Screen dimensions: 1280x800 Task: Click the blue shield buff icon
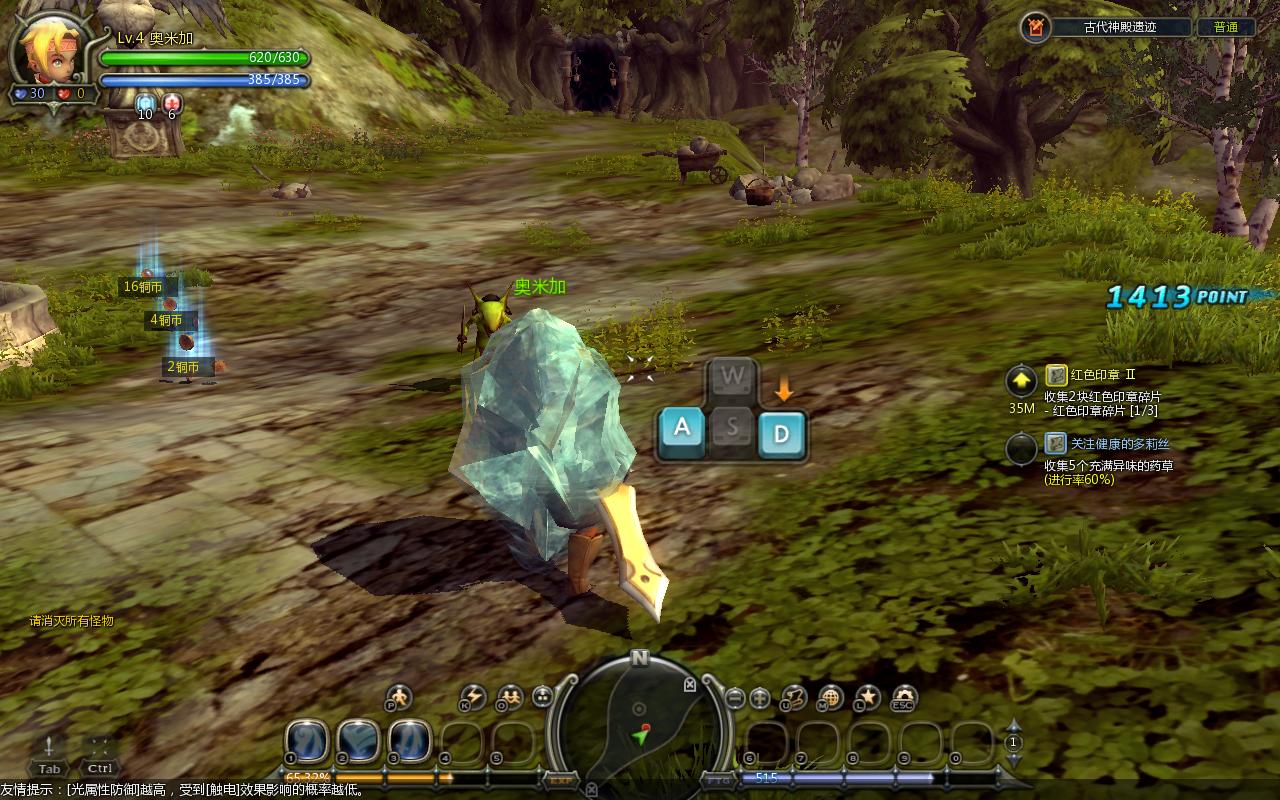(x=145, y=102)
